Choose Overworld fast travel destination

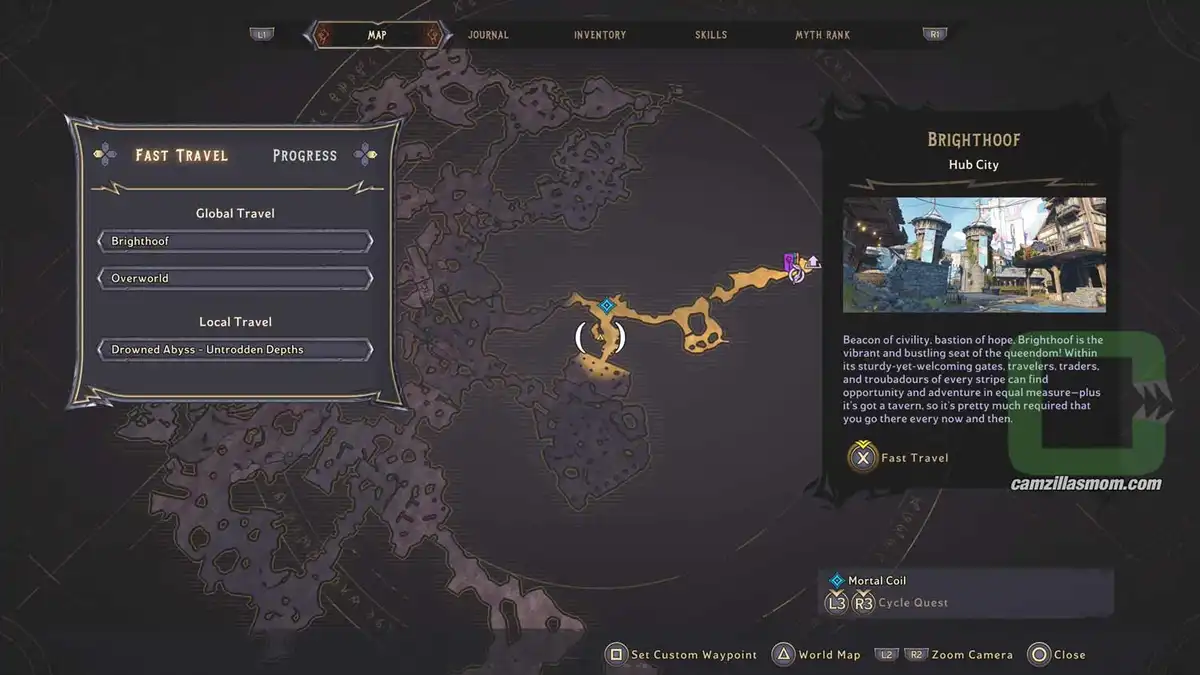(x=235, y=278)
